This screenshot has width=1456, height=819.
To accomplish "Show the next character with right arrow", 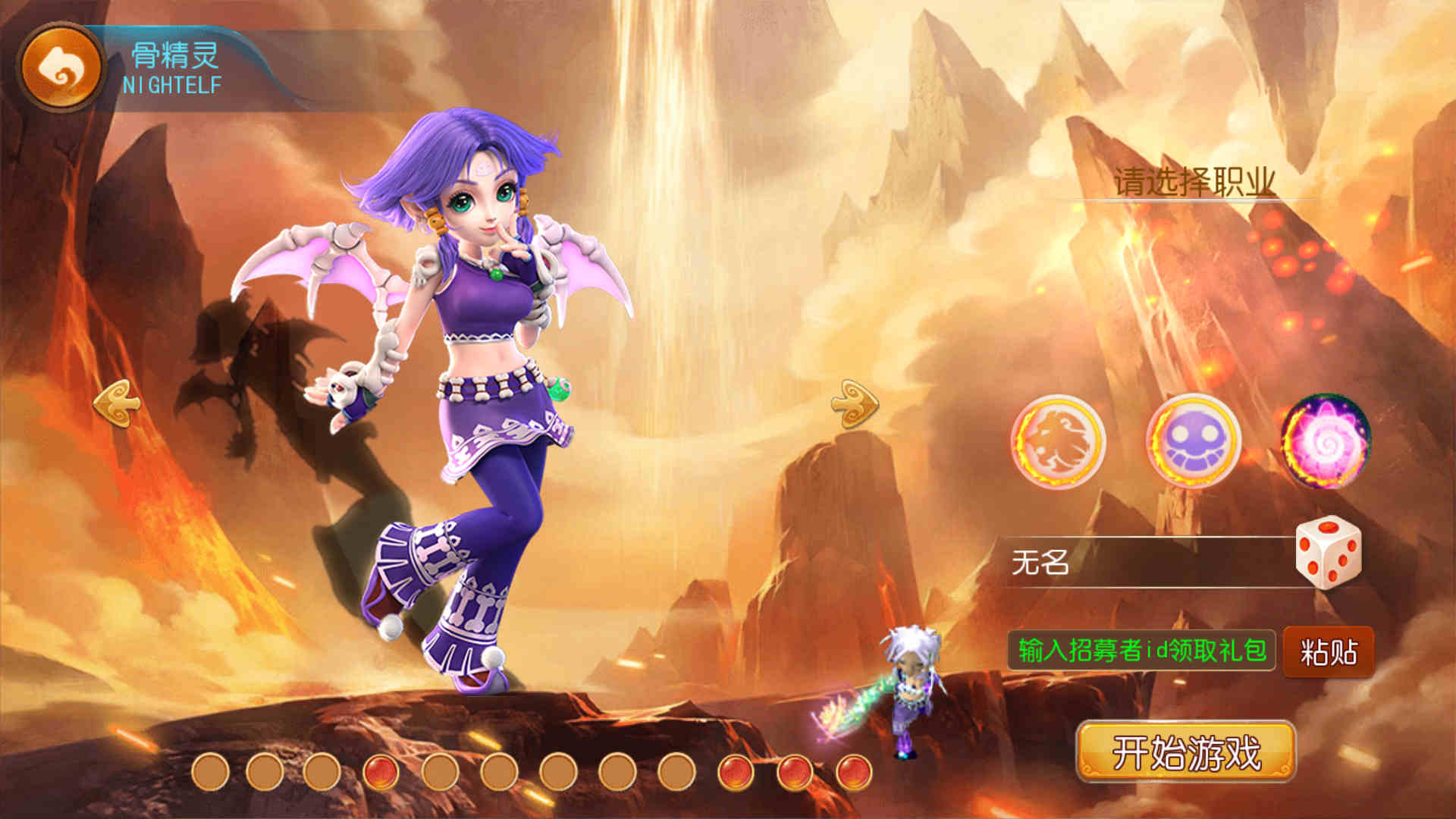I will (855, 403).
